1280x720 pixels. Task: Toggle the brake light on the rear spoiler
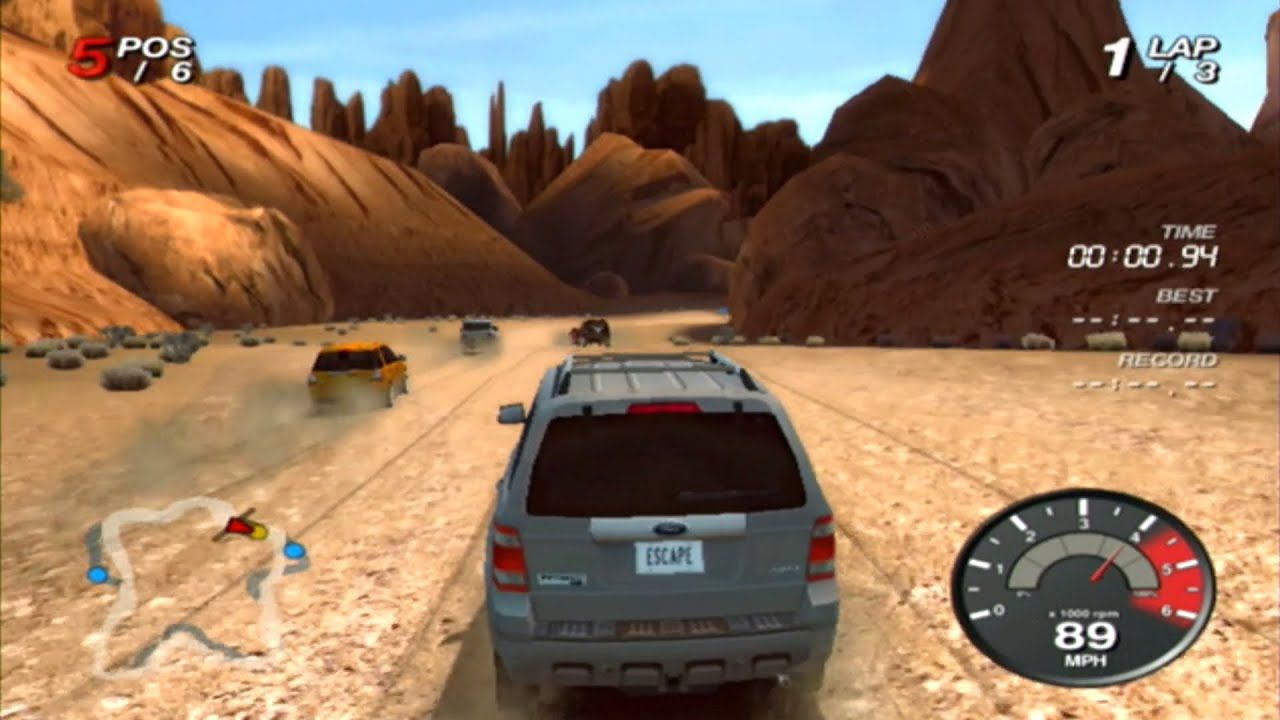[x=664, y=410]
